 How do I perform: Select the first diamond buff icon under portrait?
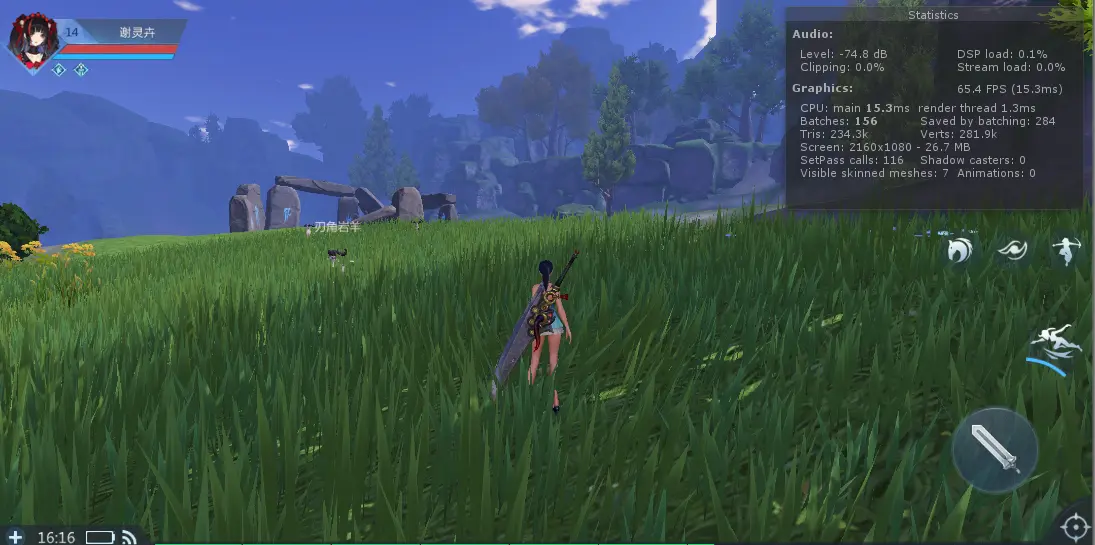coord(59,70)
